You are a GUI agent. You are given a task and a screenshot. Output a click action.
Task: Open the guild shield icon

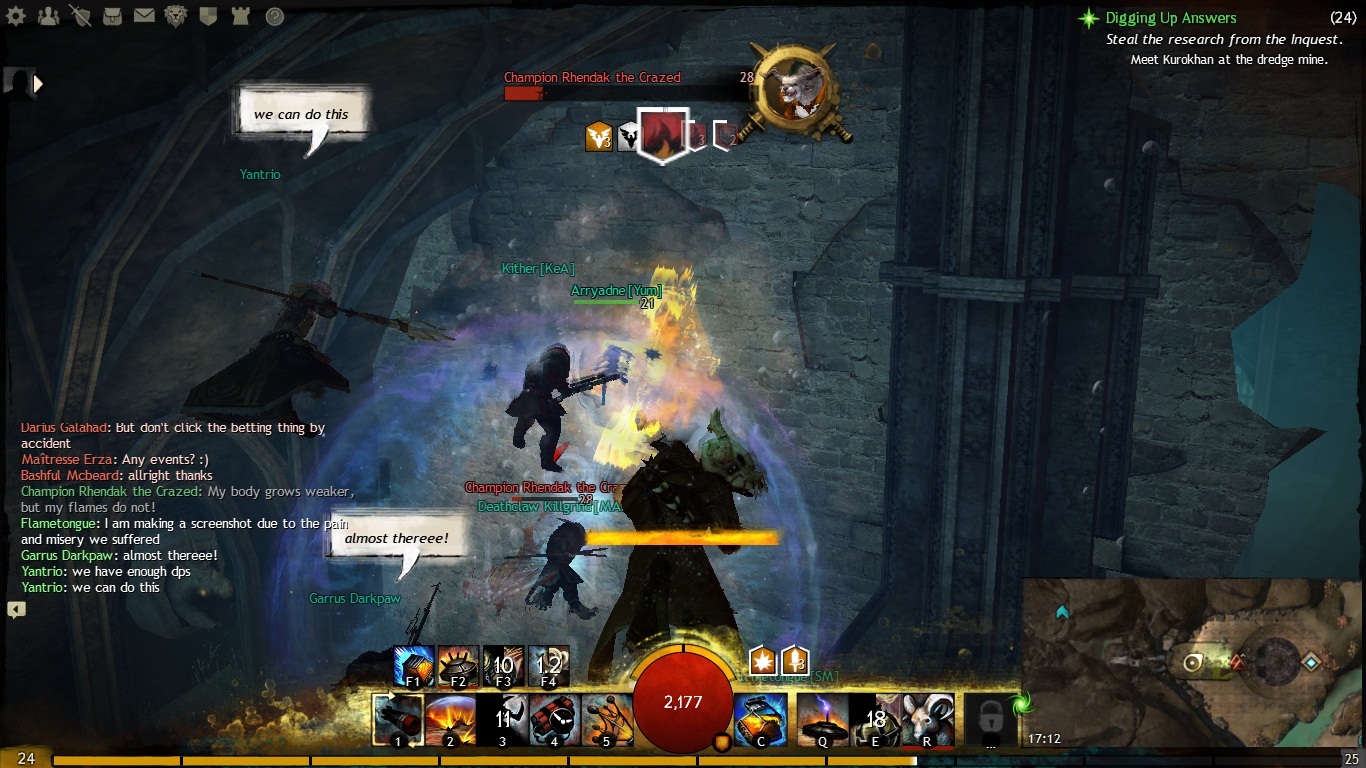208,16
